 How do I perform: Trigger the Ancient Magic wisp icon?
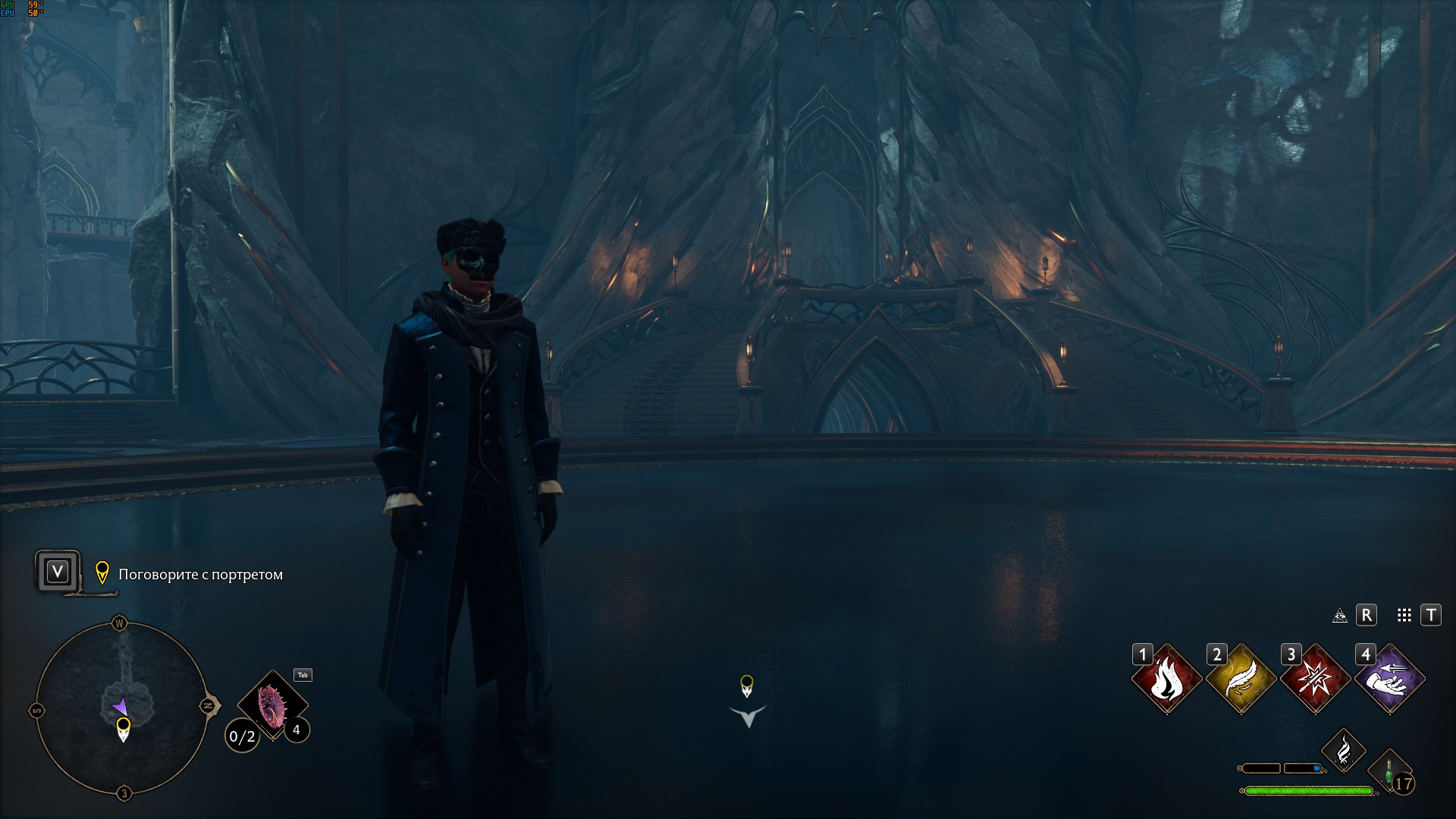pos(1344,751)
